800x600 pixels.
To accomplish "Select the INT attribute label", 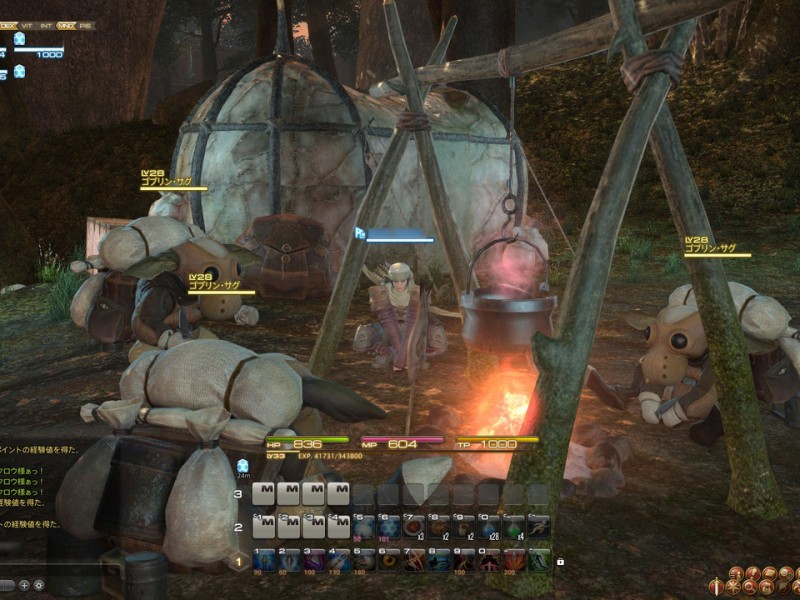I will [47, 25].
